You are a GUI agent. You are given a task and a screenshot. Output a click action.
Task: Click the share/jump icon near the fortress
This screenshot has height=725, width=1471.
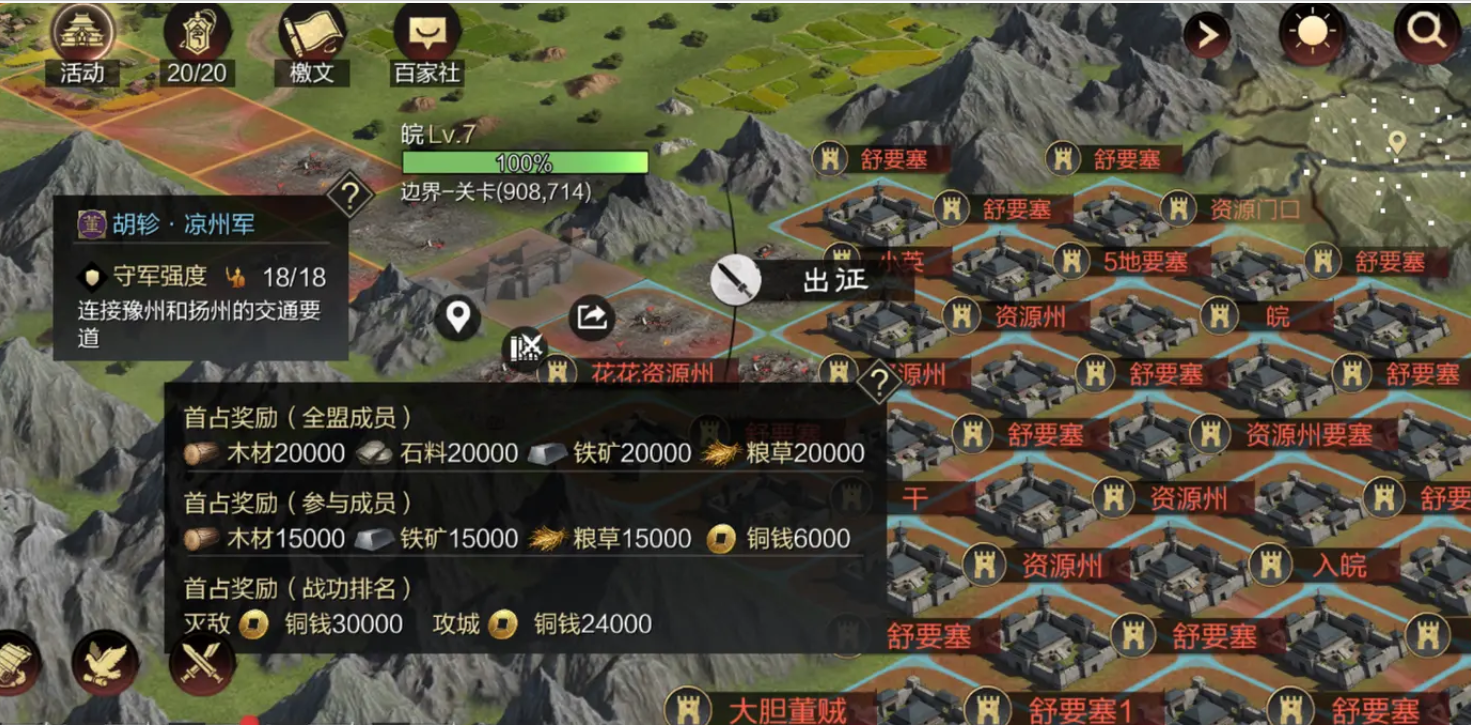(x=590, y=315)
